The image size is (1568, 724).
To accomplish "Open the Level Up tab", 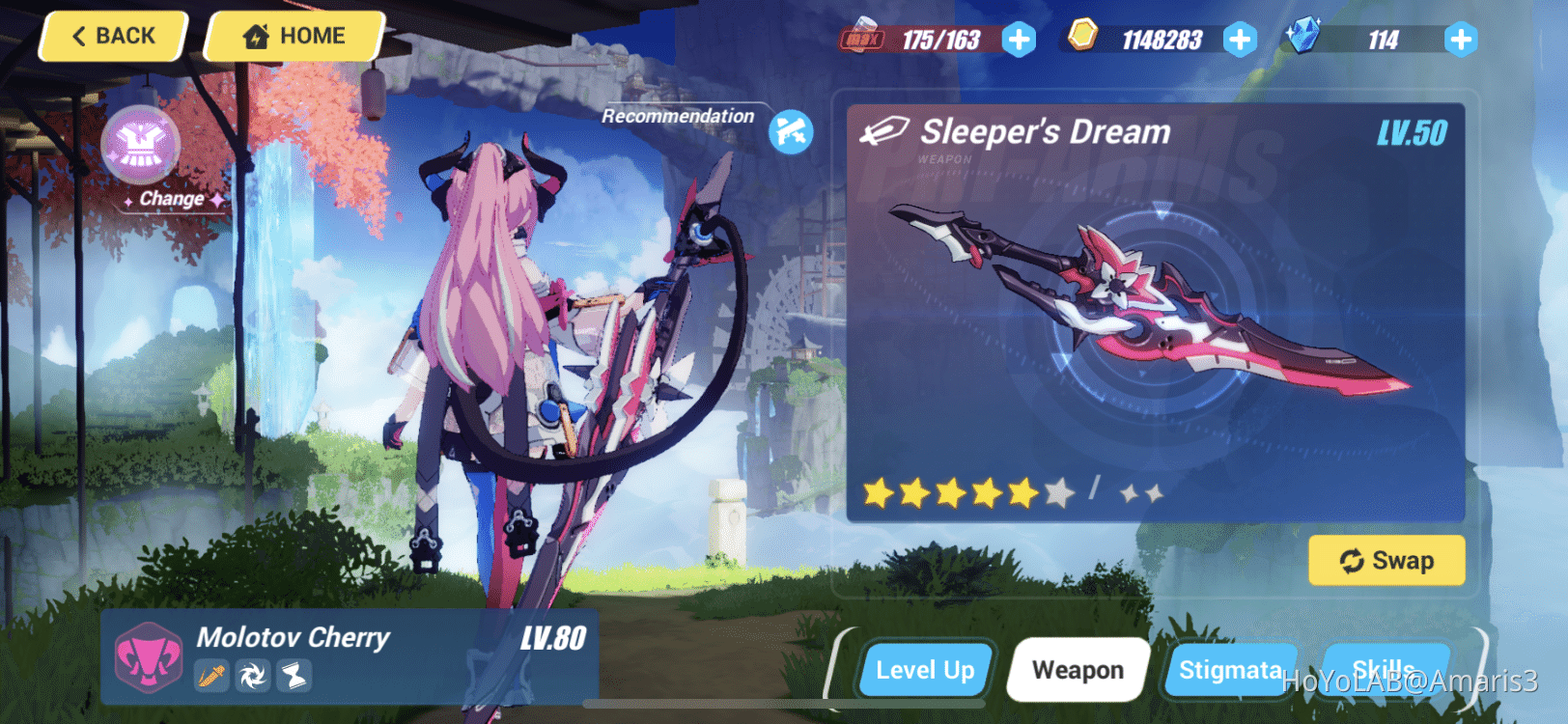I will pyautogui.click(x=925, y=669).
